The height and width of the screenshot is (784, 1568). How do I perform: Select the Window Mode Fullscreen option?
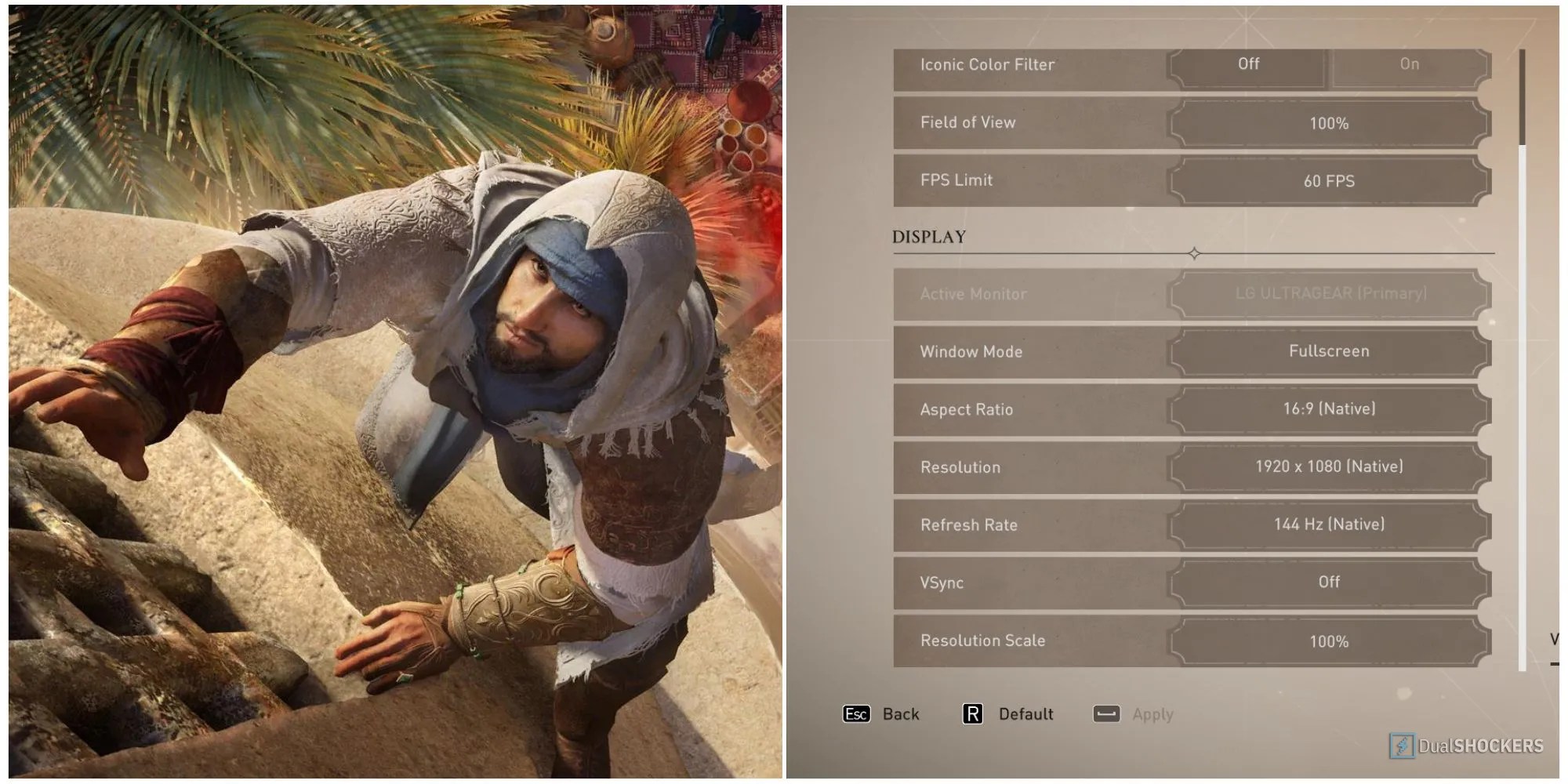pos(1329,351)
